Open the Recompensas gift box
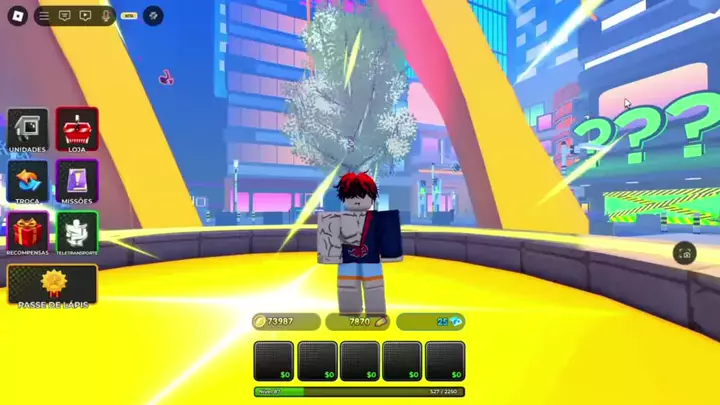The image size is (720, 405). pyautogui.click(x=28, y=232)
